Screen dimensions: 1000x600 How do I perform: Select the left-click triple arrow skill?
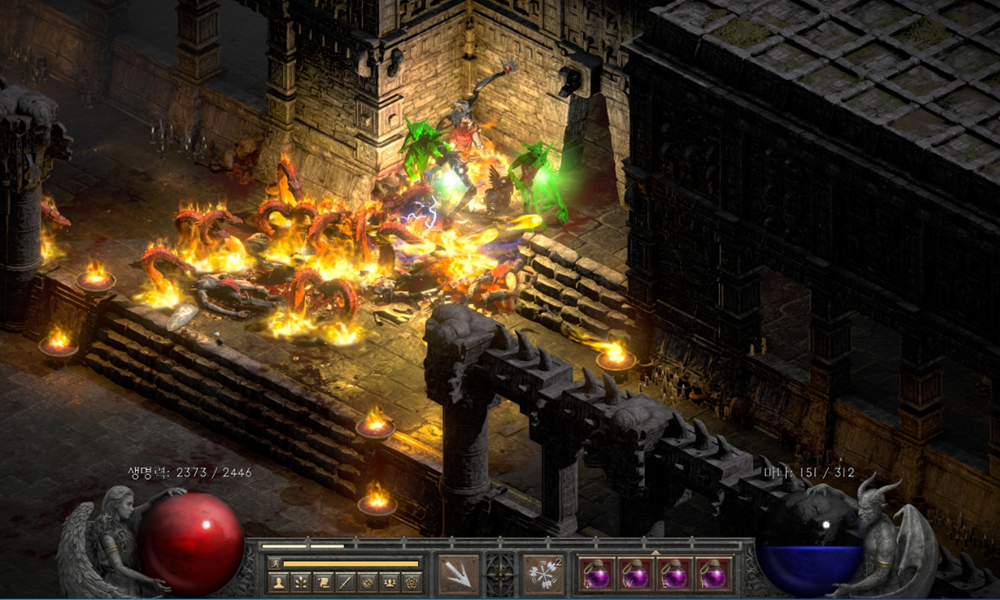pyautogui.click(x=459, y=574)
